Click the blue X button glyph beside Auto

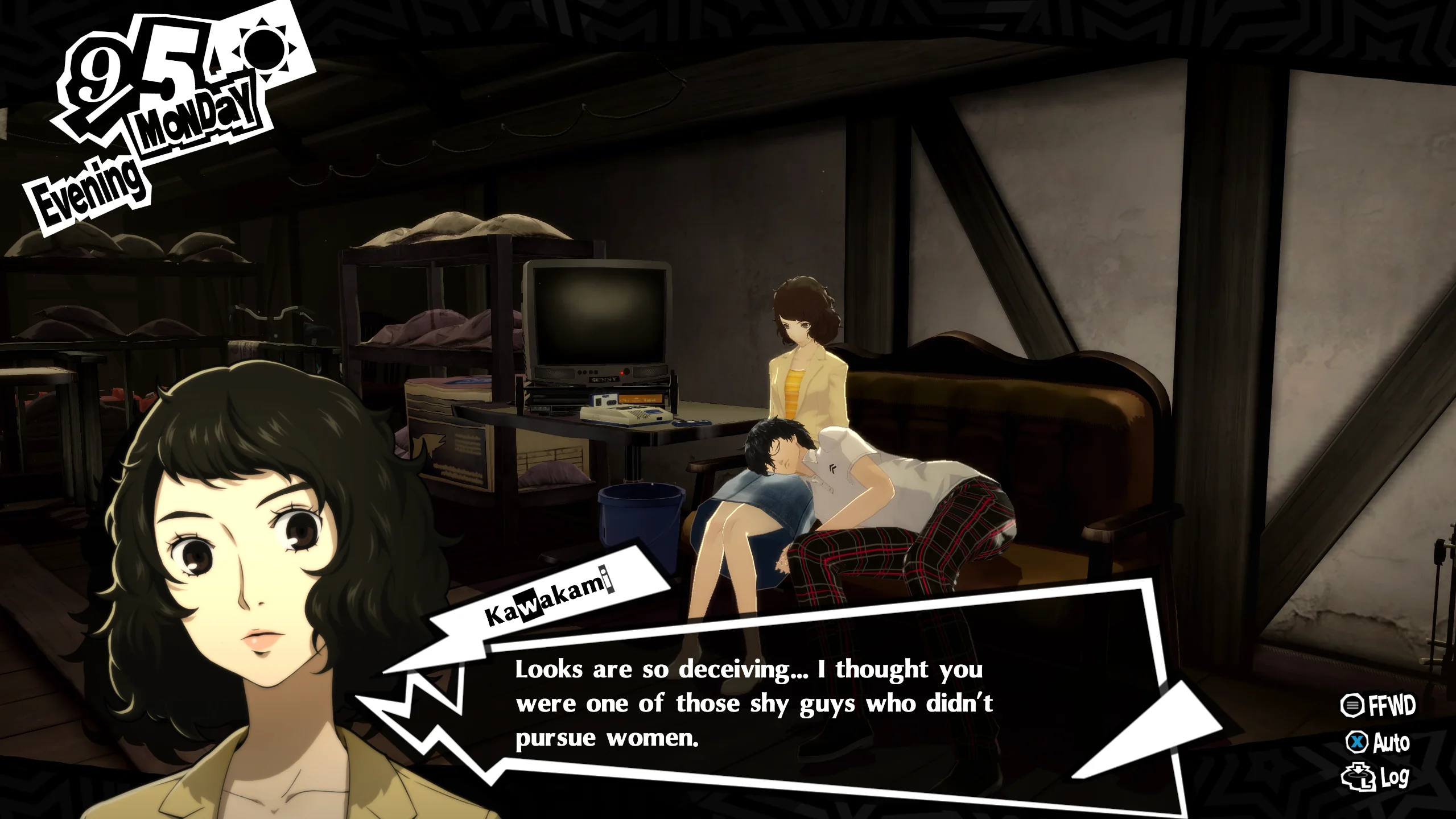(1357, 742)
